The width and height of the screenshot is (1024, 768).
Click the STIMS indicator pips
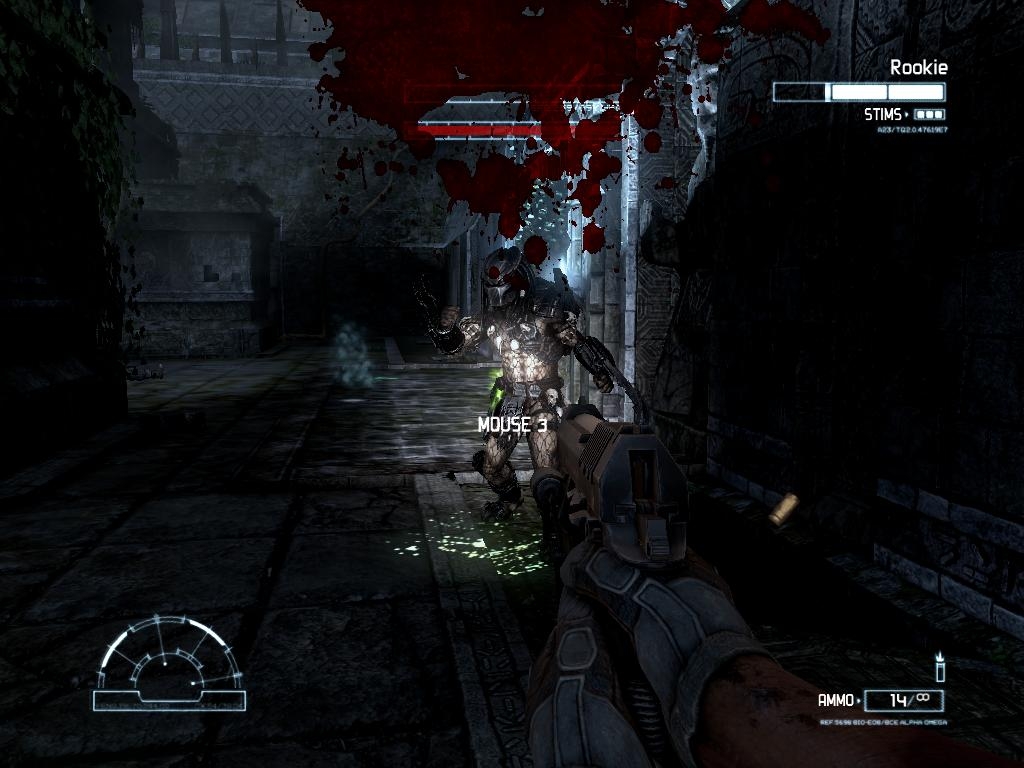929,115
